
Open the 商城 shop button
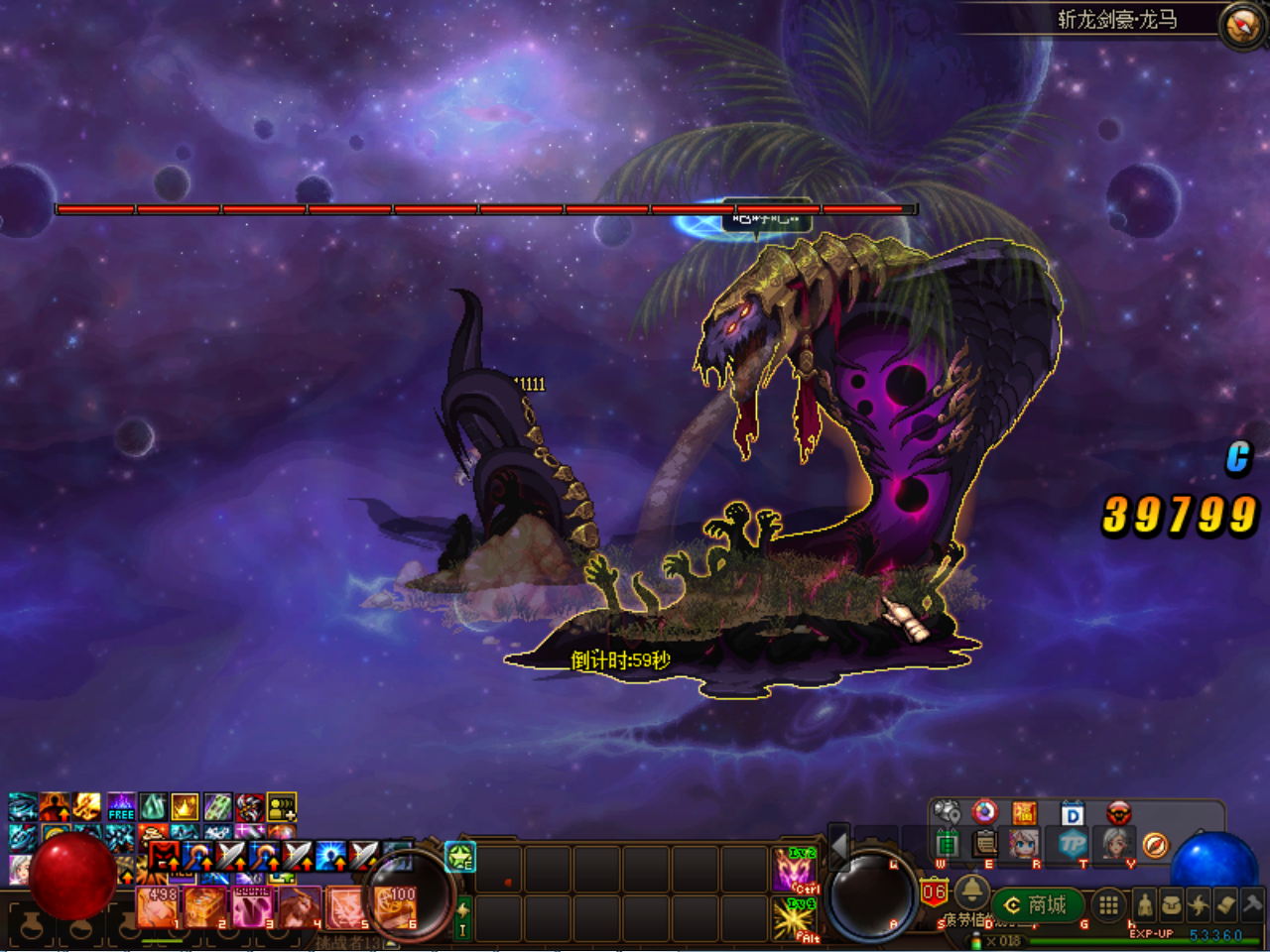(1040, 904)
